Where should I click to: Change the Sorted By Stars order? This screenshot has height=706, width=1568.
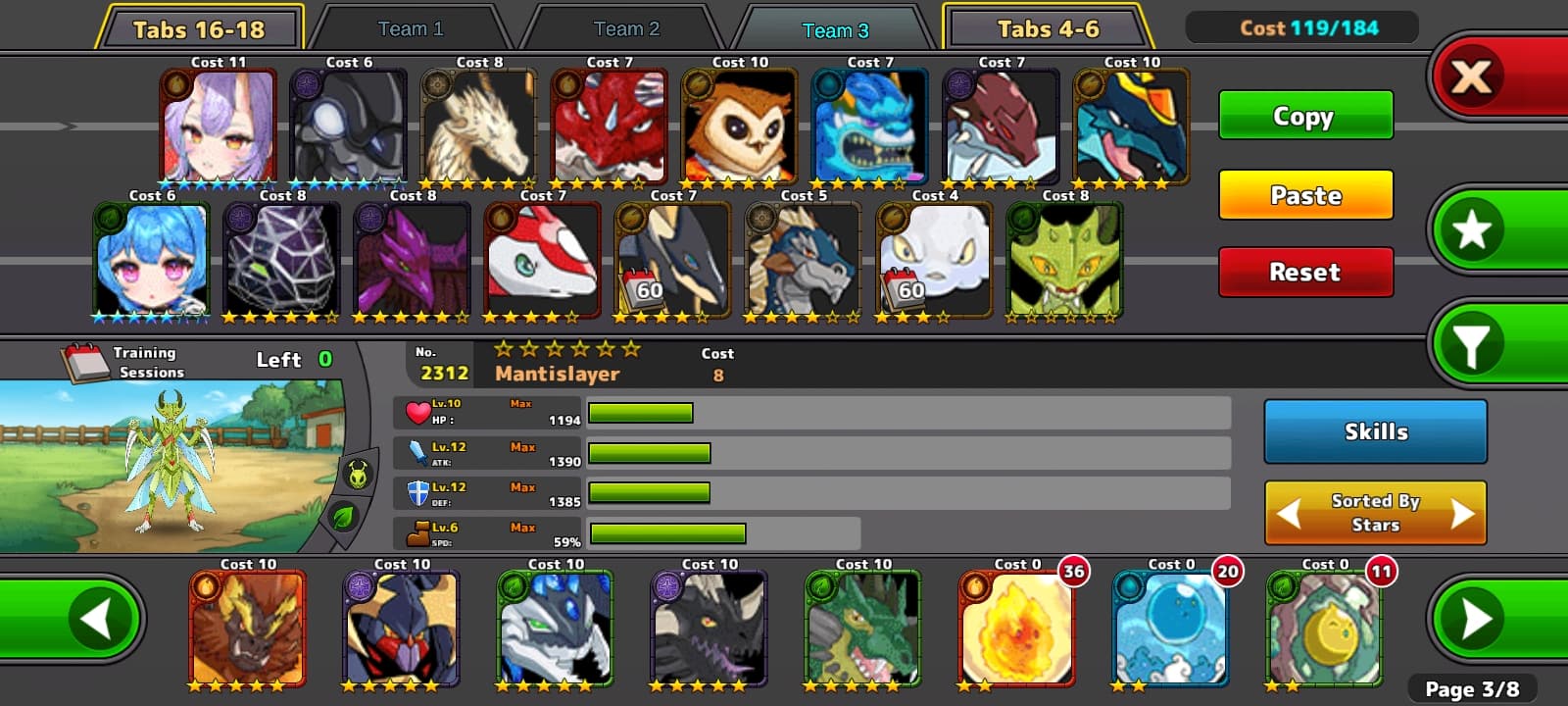click(1375, 512)
